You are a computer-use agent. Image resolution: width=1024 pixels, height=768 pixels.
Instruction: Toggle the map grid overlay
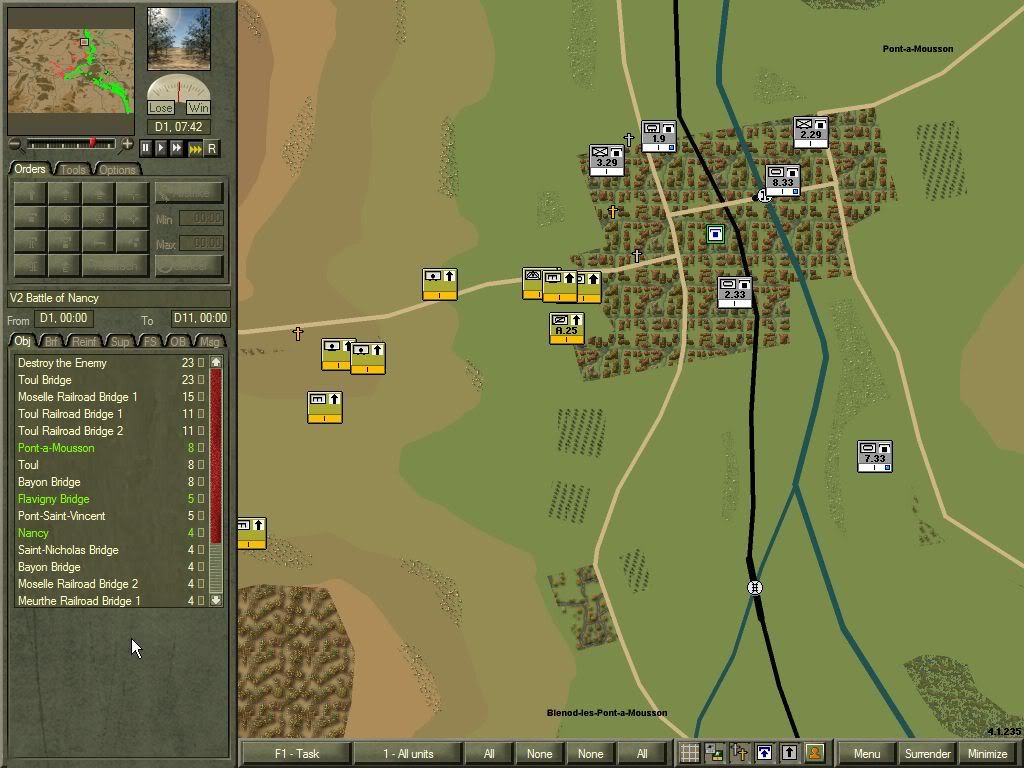[689, 754]
